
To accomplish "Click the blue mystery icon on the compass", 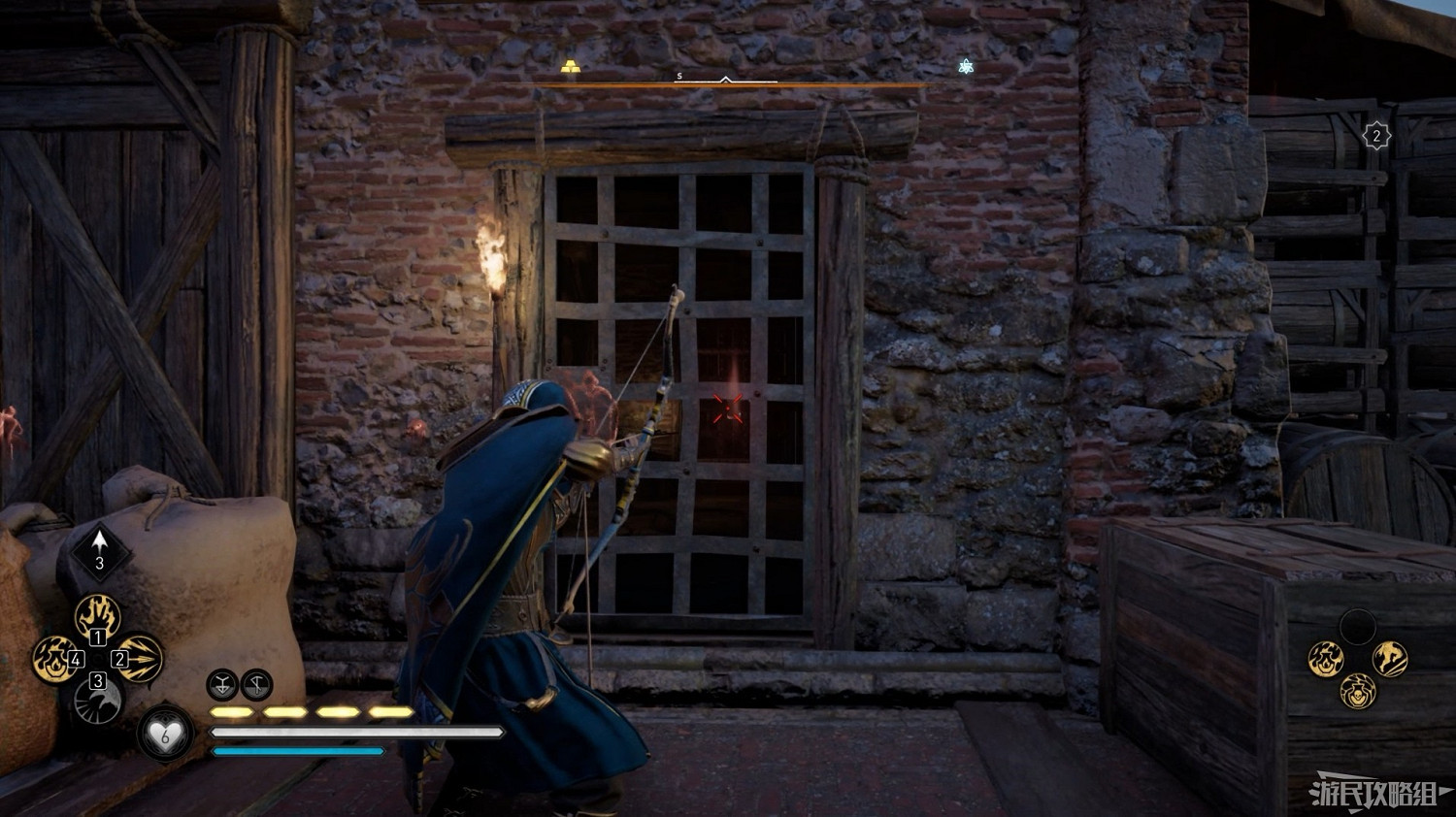I will [964, 66].
